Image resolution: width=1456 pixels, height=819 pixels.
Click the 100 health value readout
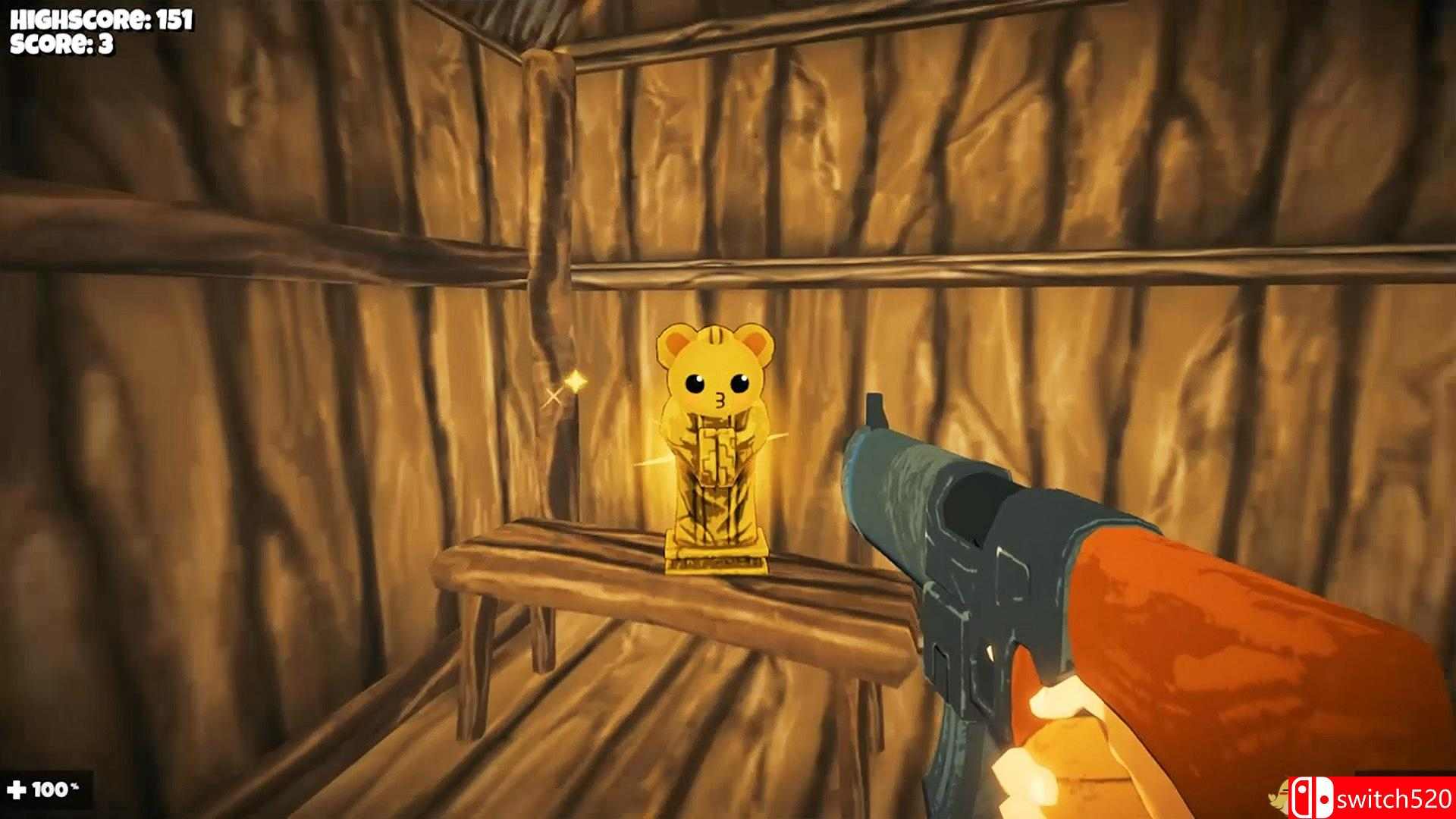(50, 789)
